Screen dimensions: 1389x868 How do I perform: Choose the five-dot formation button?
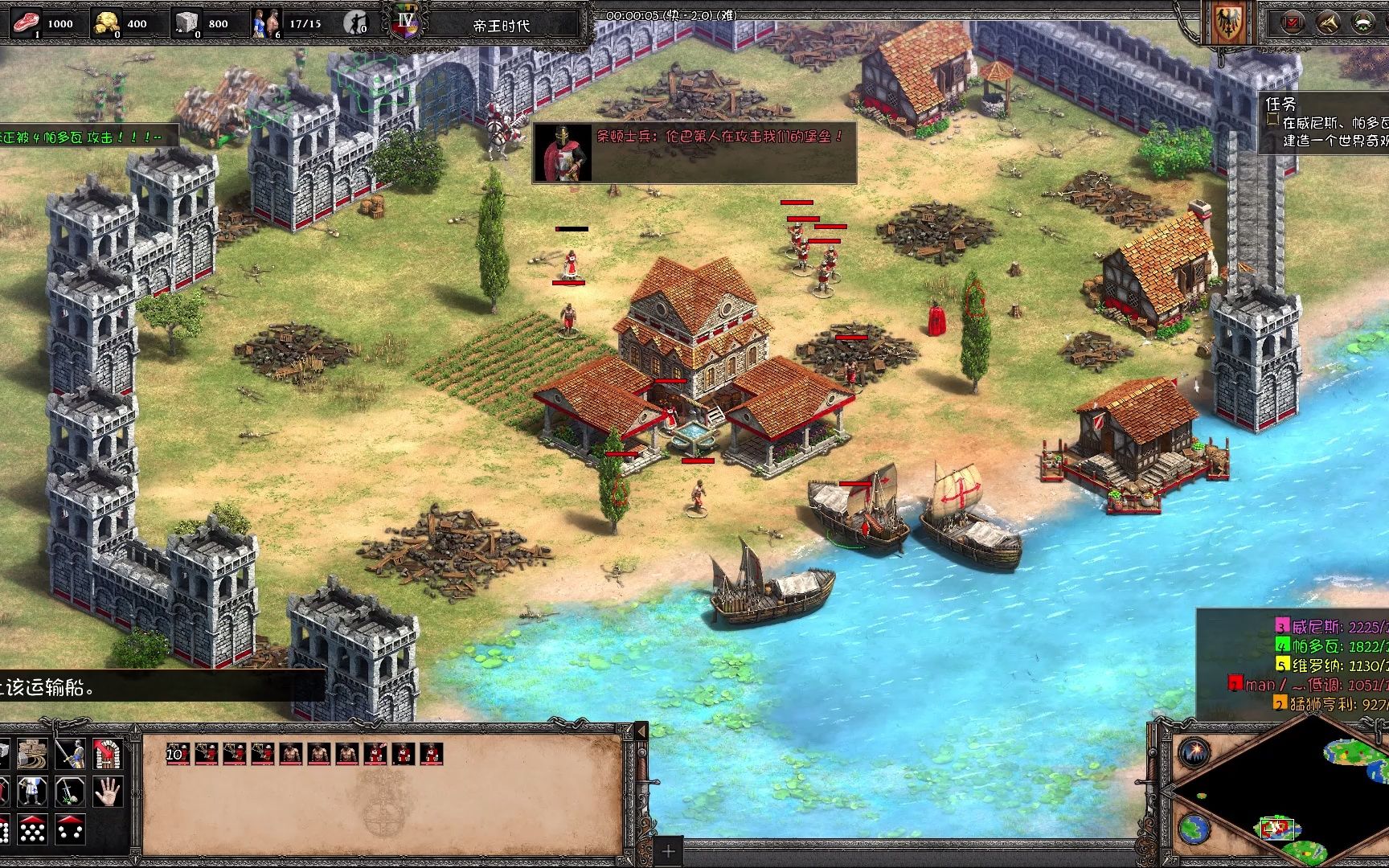[33, 829]
